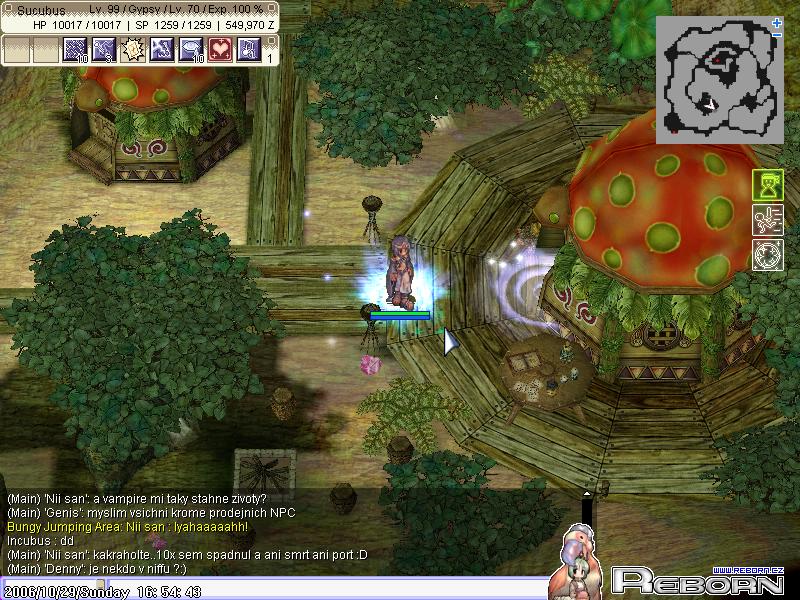Activate the chain-pattern skill on hotbar
This screenshot has width=800, height=600.
click(x=76, y=49)
